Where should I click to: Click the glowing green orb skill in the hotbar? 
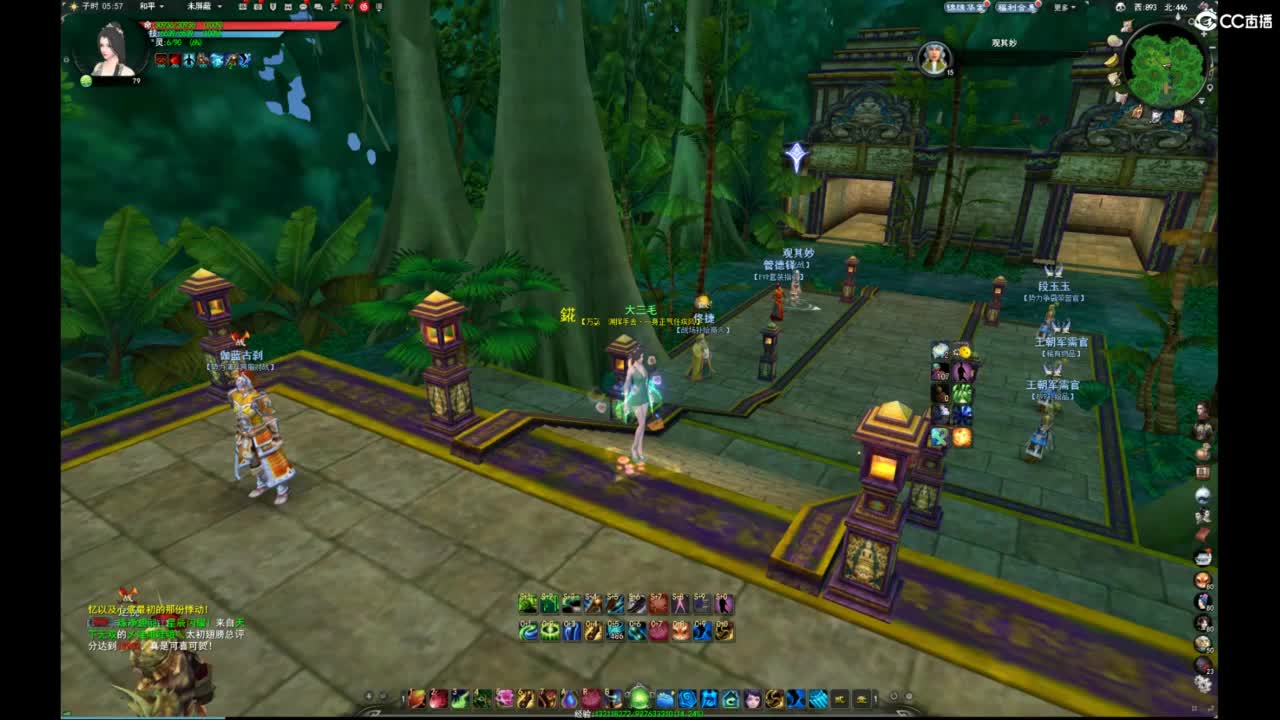coord(638,696)
